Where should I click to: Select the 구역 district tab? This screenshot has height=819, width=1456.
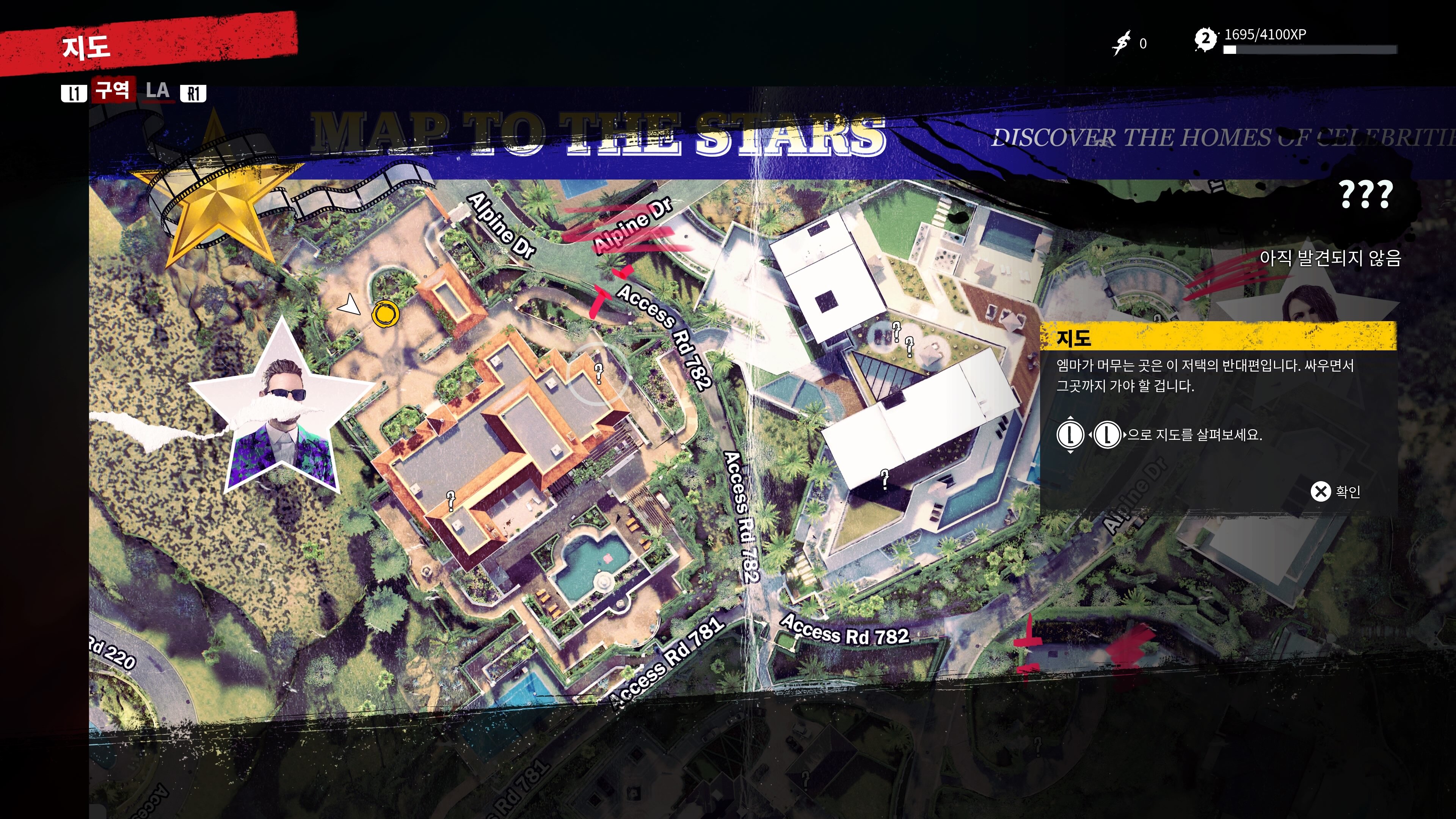pyautogui.click(x=113, y=90)
